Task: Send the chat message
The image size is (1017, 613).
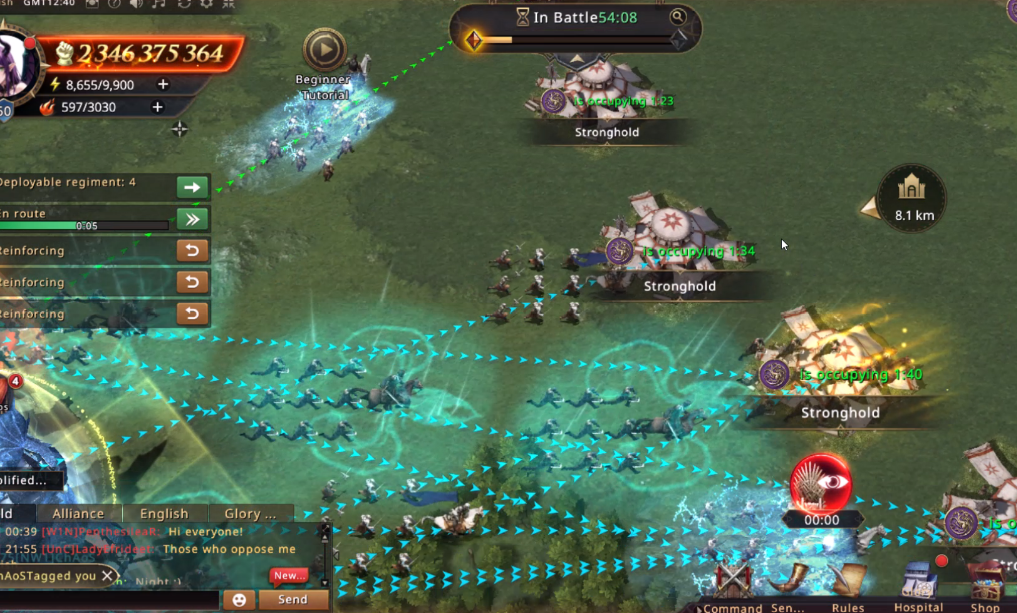Action: (292, 600)
